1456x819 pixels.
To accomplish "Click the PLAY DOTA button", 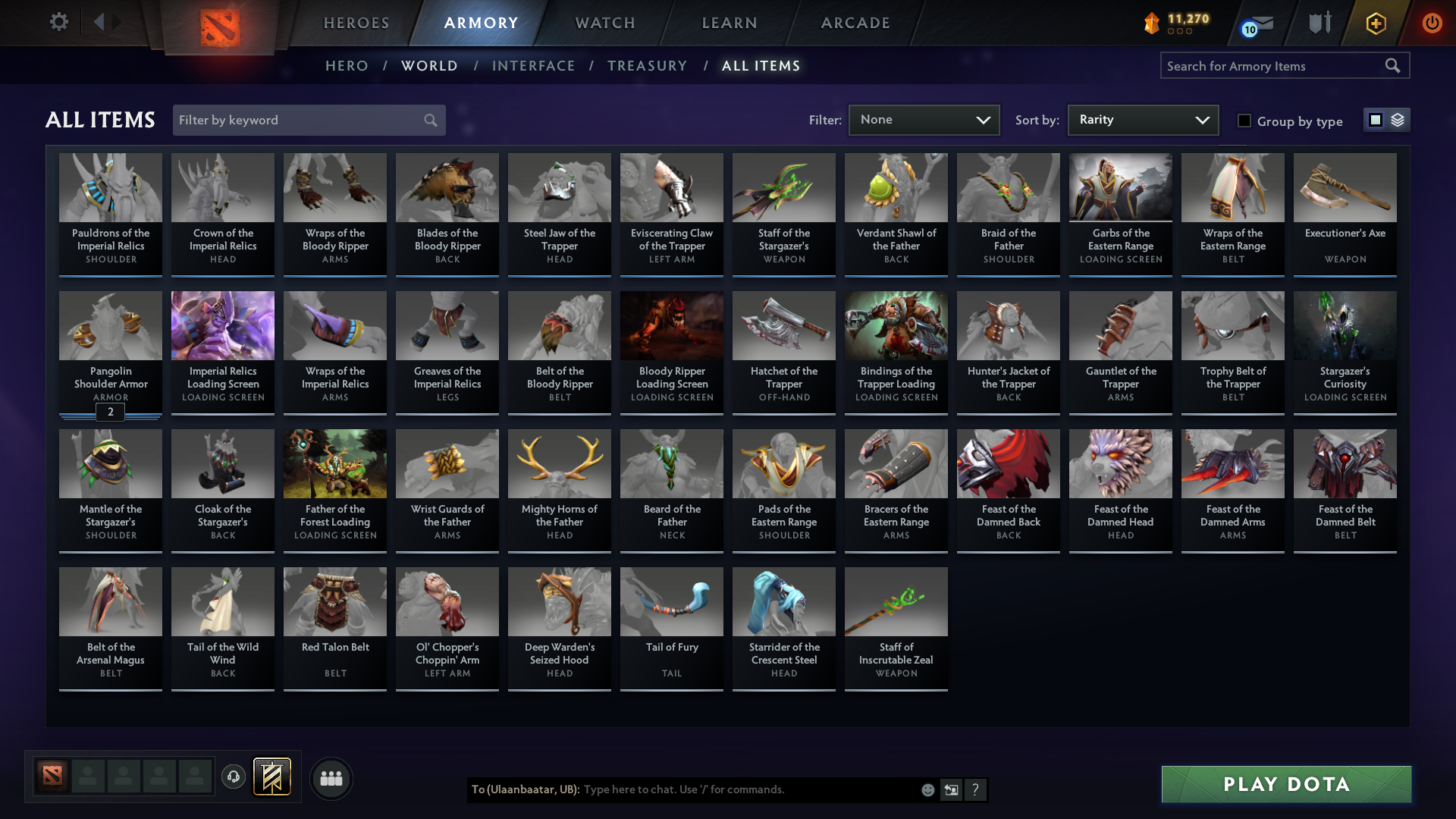I will 1285,785.
